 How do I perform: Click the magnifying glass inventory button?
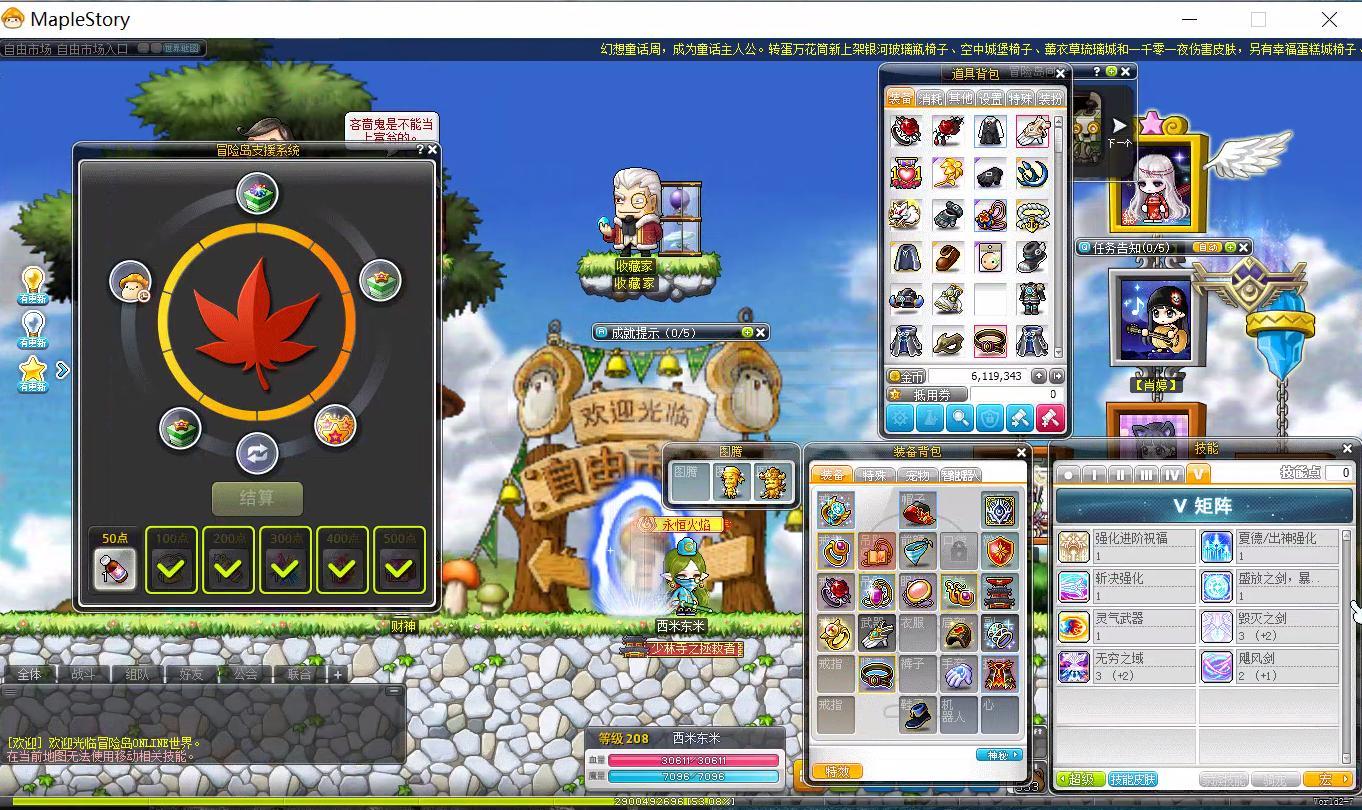(960, 419)
